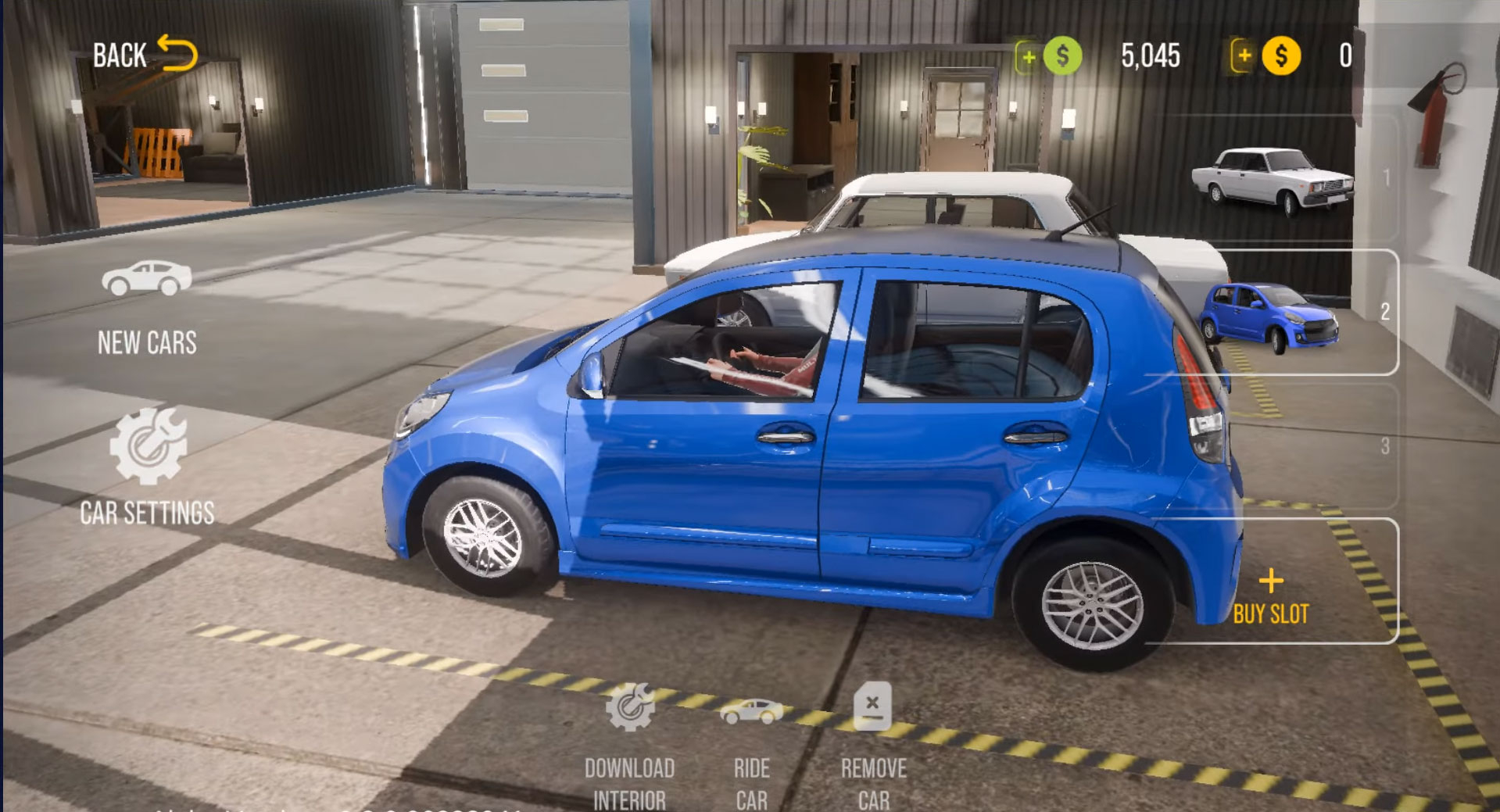The height and width of the screenshot is (812, 1500).
Task: Choose Ride Car
Action: pyautogui.click(x=751, y=748)
